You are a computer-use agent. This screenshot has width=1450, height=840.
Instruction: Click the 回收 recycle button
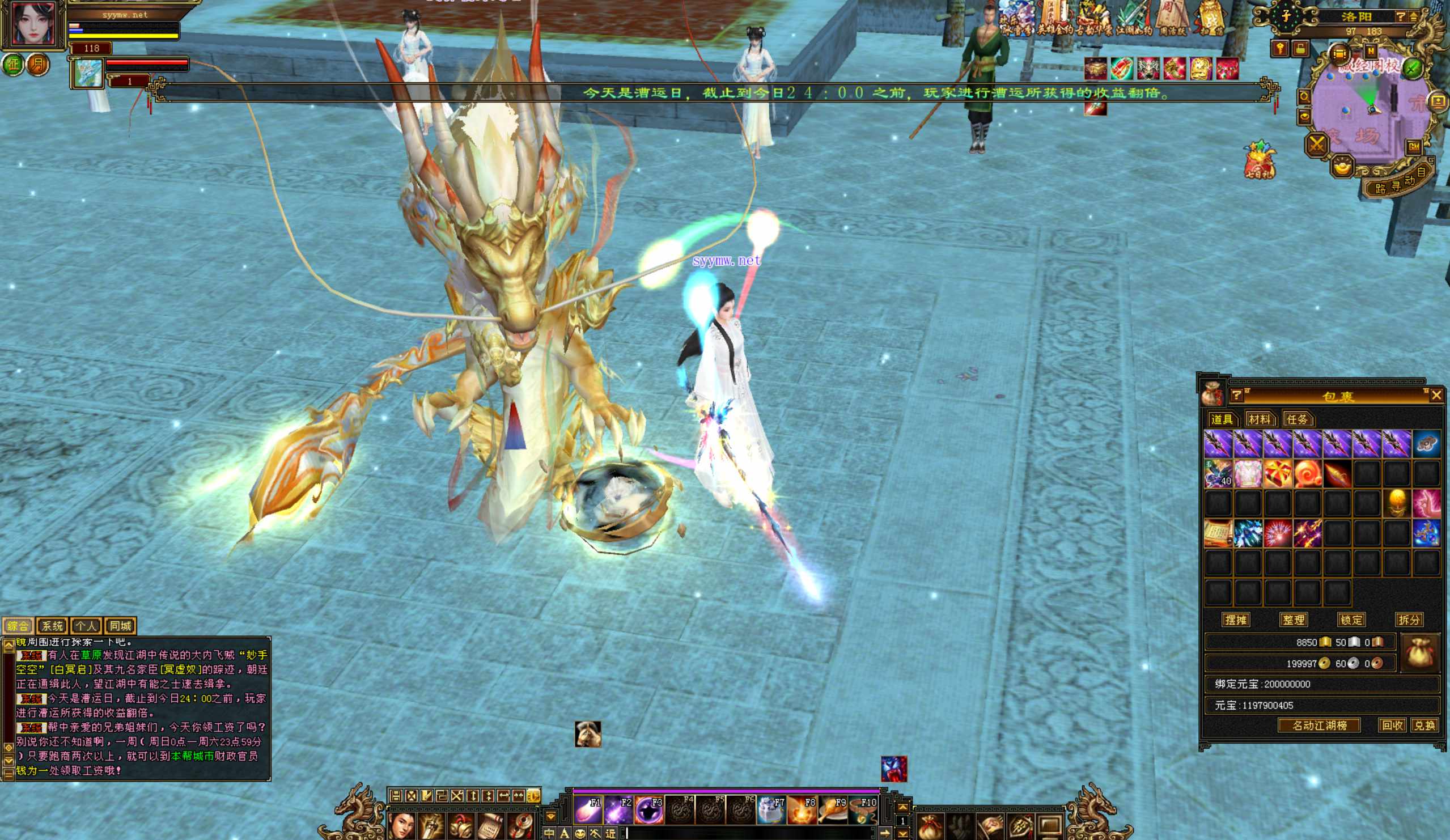[1392, 726]
